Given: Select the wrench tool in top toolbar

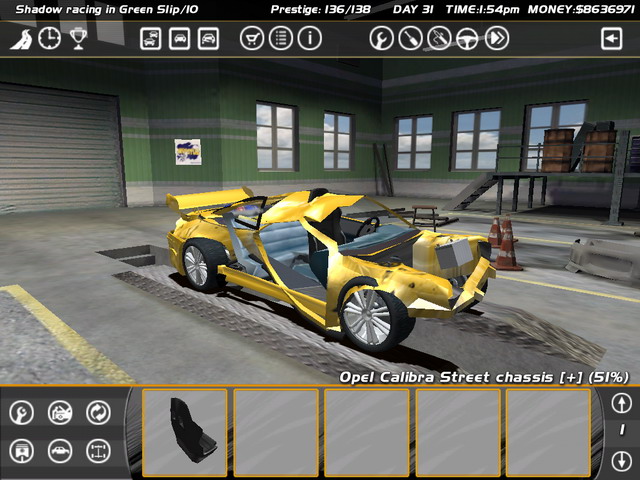Looking at the screenshot, I should 381,39.
